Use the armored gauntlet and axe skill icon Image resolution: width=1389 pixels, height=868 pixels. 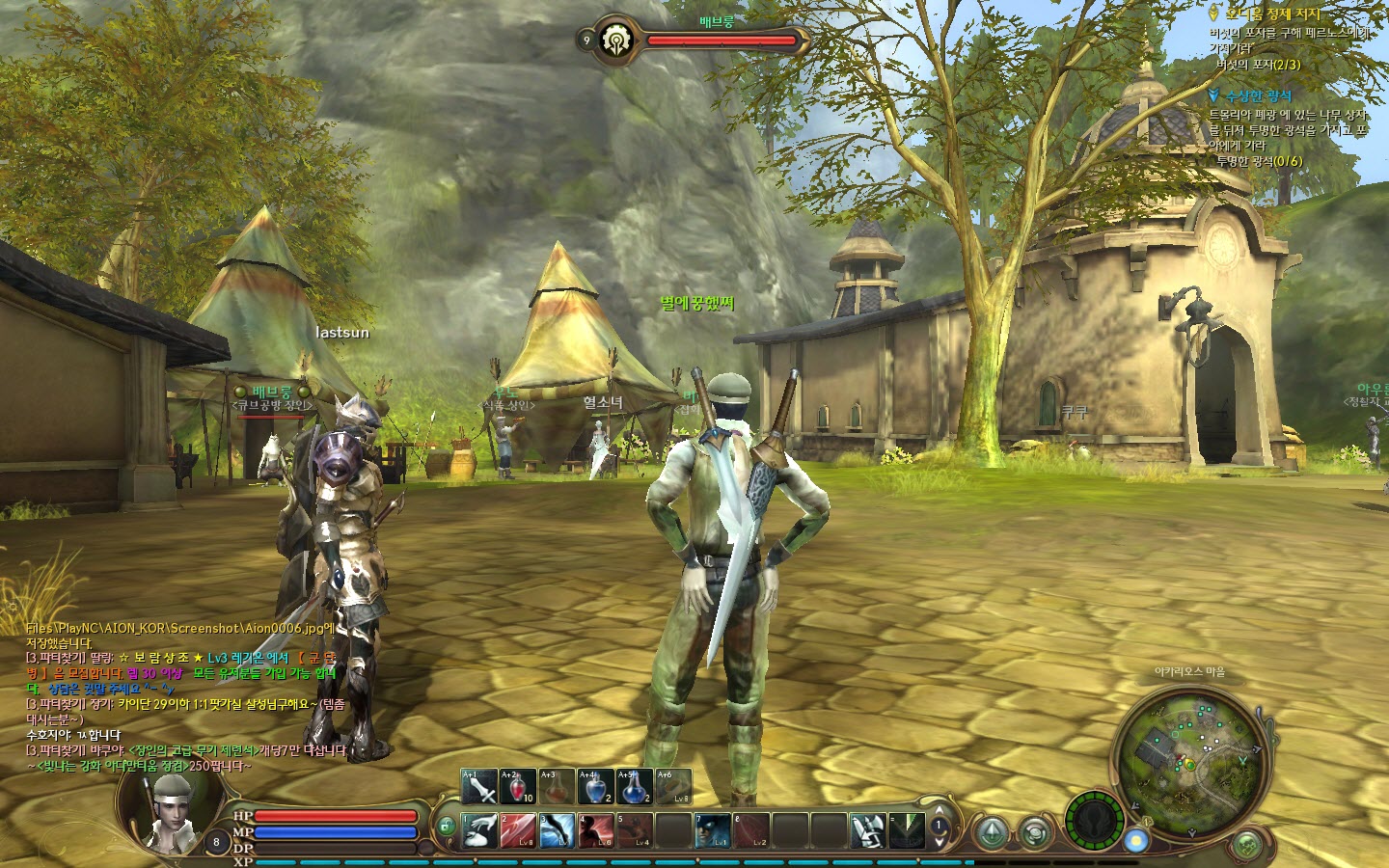click(x=868, y=830)
